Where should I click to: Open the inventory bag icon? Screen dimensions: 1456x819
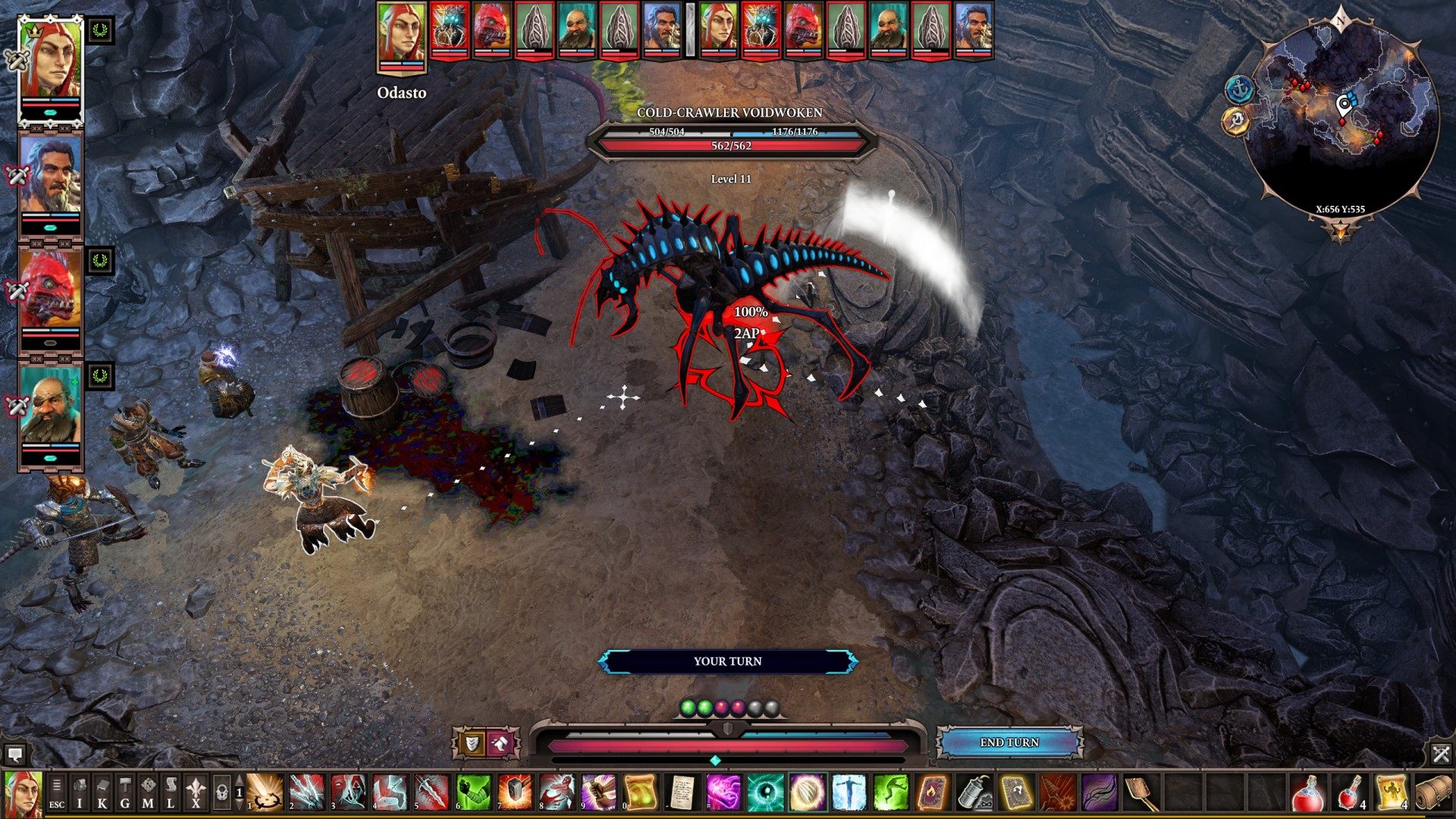point(80,793)
